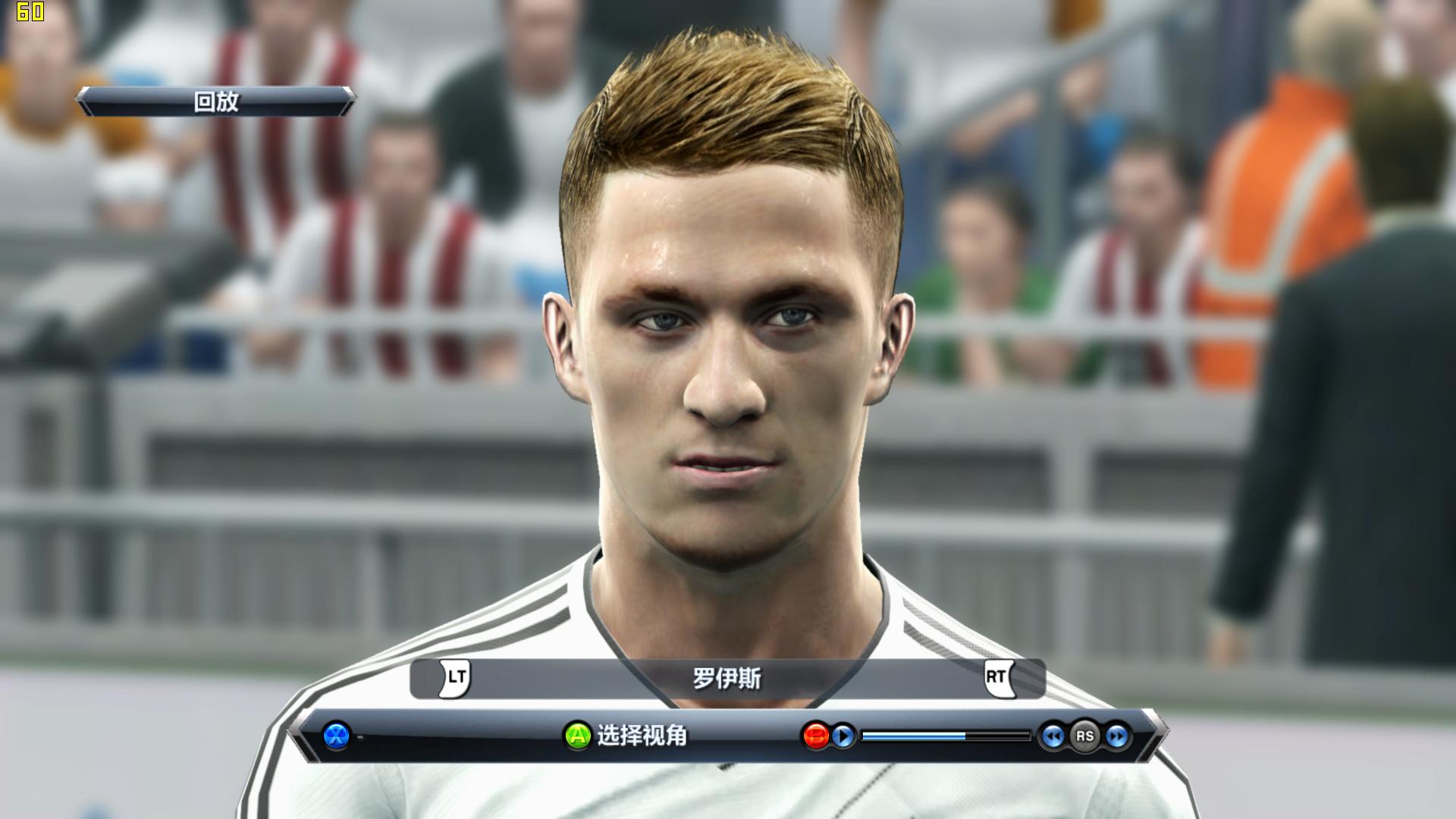Click the replay progress bar
1456x819 pixels.
click(946, 736)
